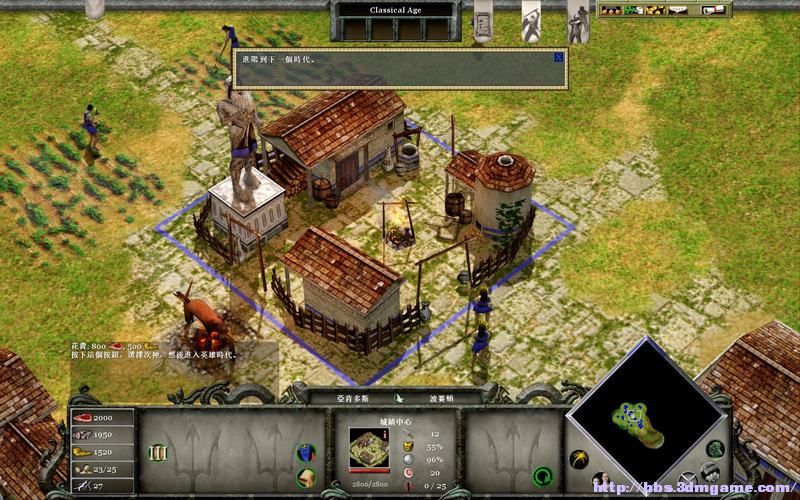Click the Roman numeral III age-up button
This screenshot has height=500, width=800.
[158, 453]
